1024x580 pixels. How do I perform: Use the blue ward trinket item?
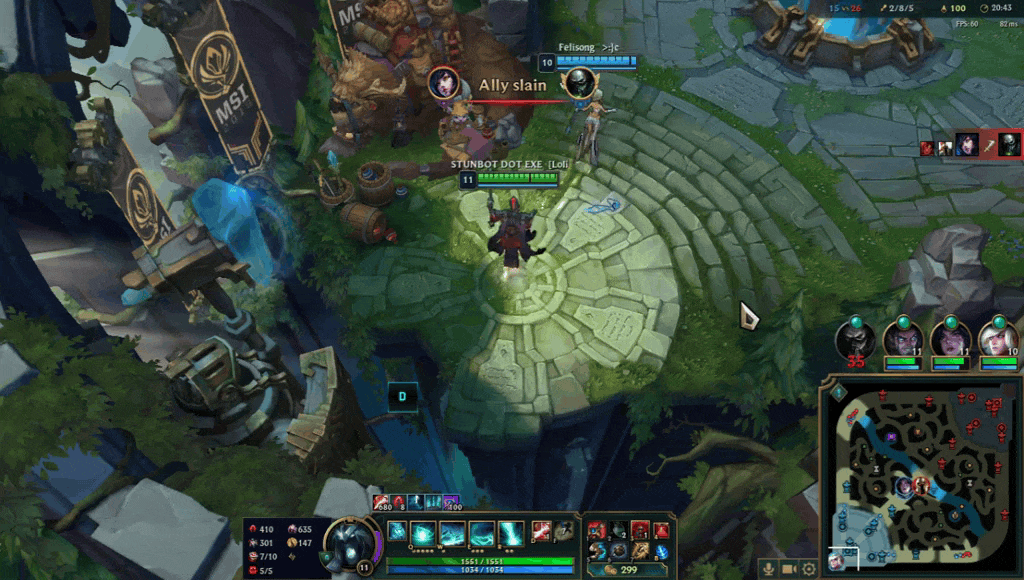(x=662, y=551)
